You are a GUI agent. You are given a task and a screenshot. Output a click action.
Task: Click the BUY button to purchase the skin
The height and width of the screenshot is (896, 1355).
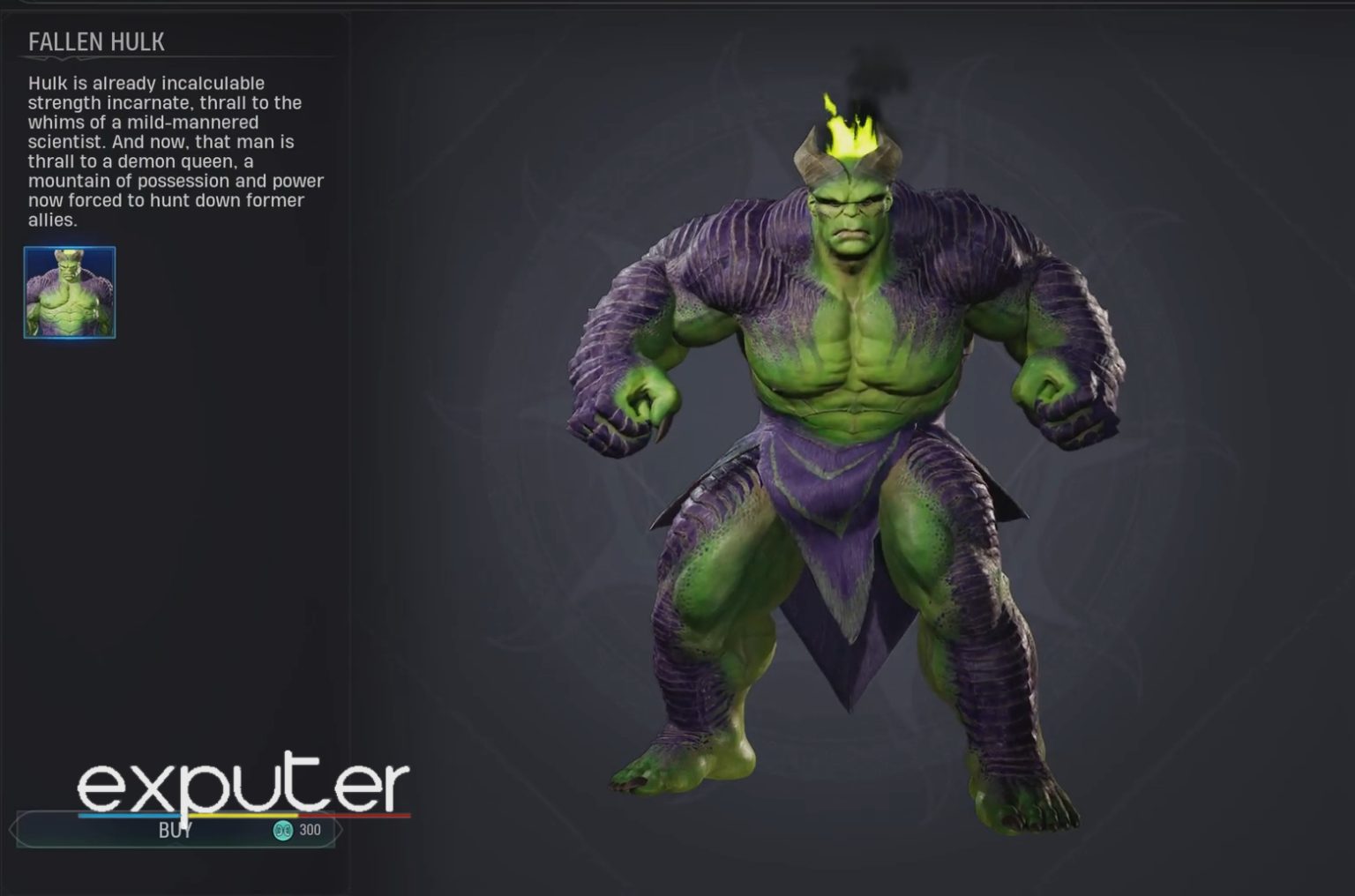coord(176,831)
